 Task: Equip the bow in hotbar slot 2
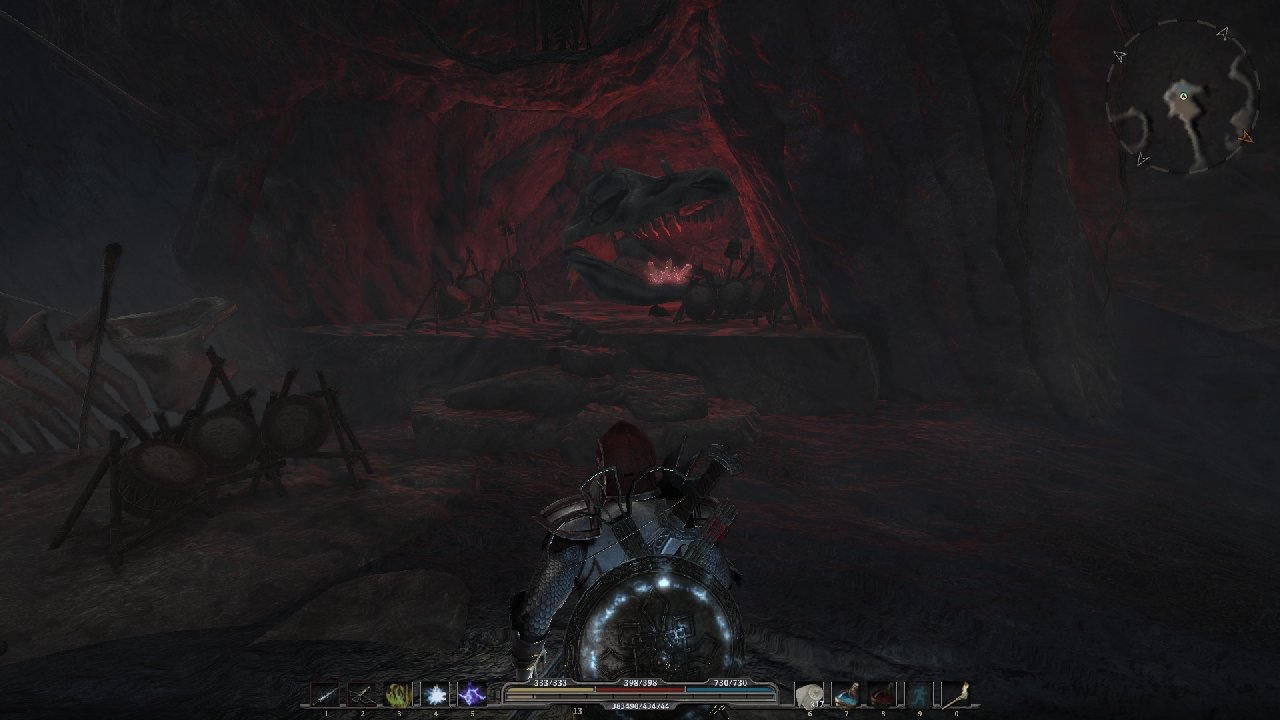click(x=362, y=694)
